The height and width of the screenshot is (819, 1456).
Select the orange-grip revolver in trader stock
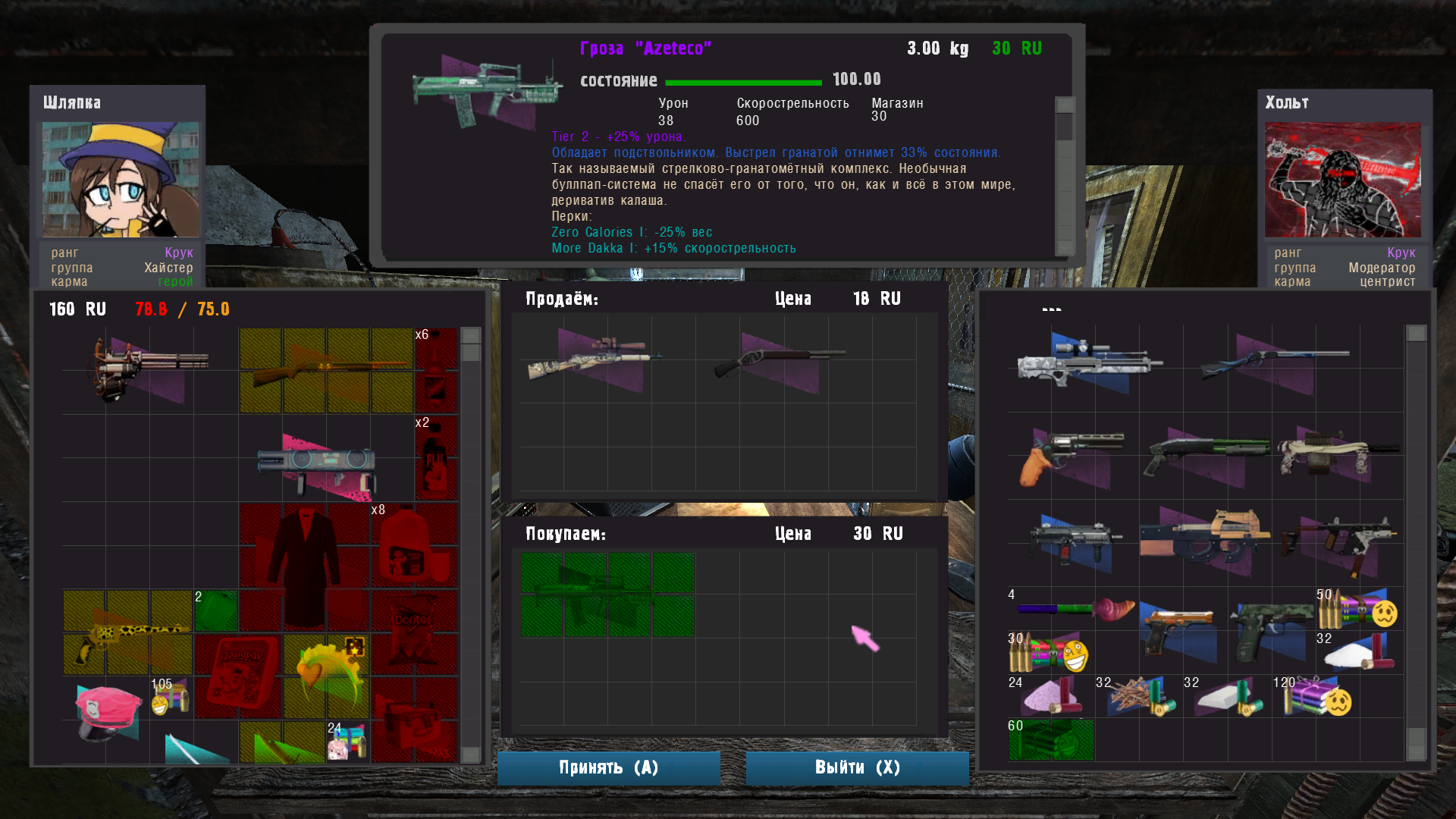(x=1069, y=453)
